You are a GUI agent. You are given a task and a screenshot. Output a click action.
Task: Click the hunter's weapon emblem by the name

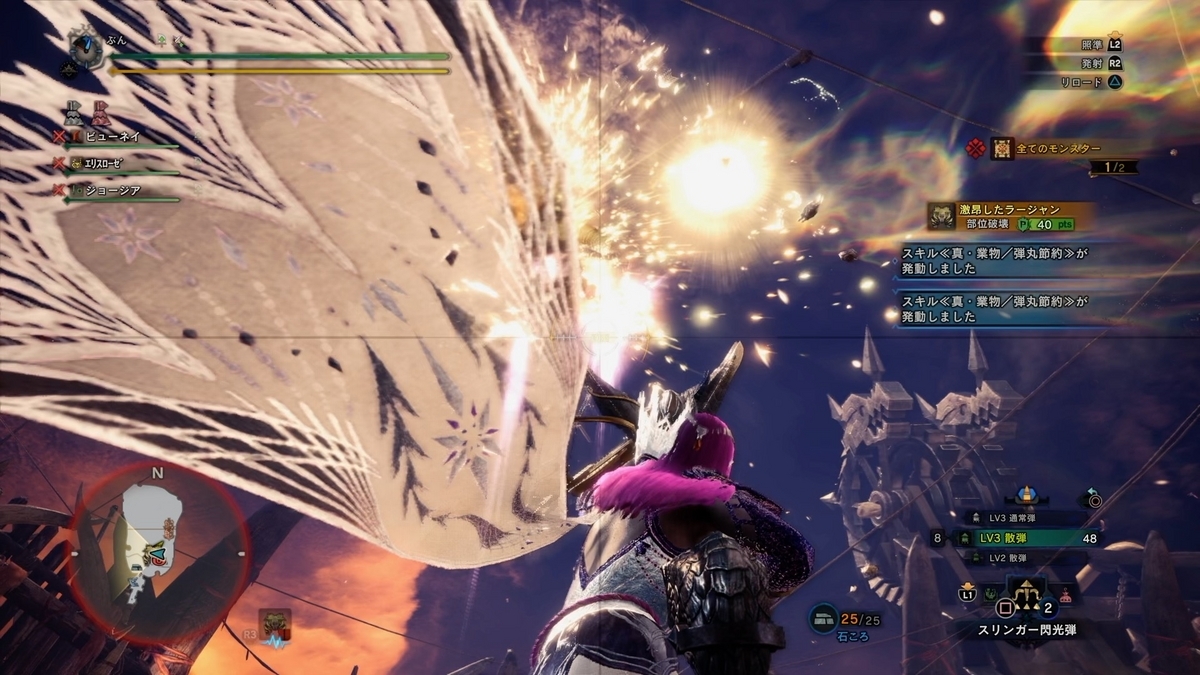pyautogui.click(x=88, y=46)
